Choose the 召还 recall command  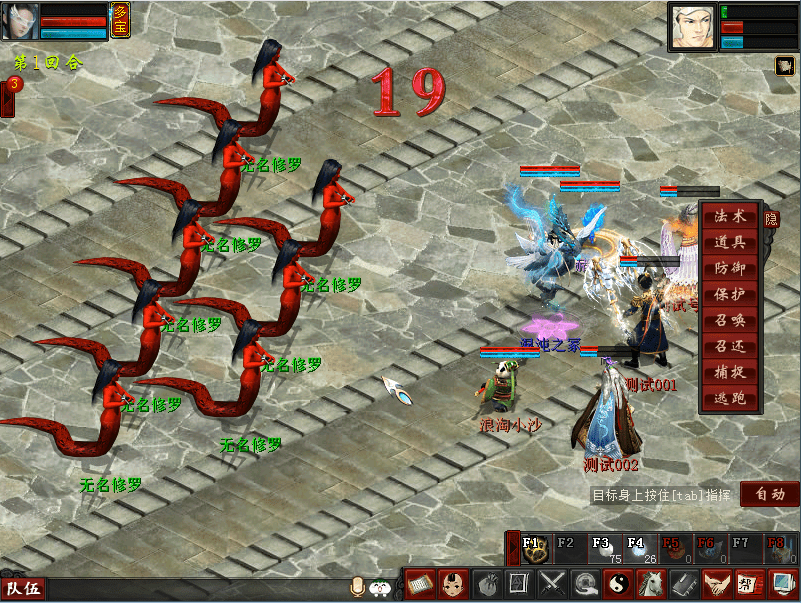tap(730, 346)
